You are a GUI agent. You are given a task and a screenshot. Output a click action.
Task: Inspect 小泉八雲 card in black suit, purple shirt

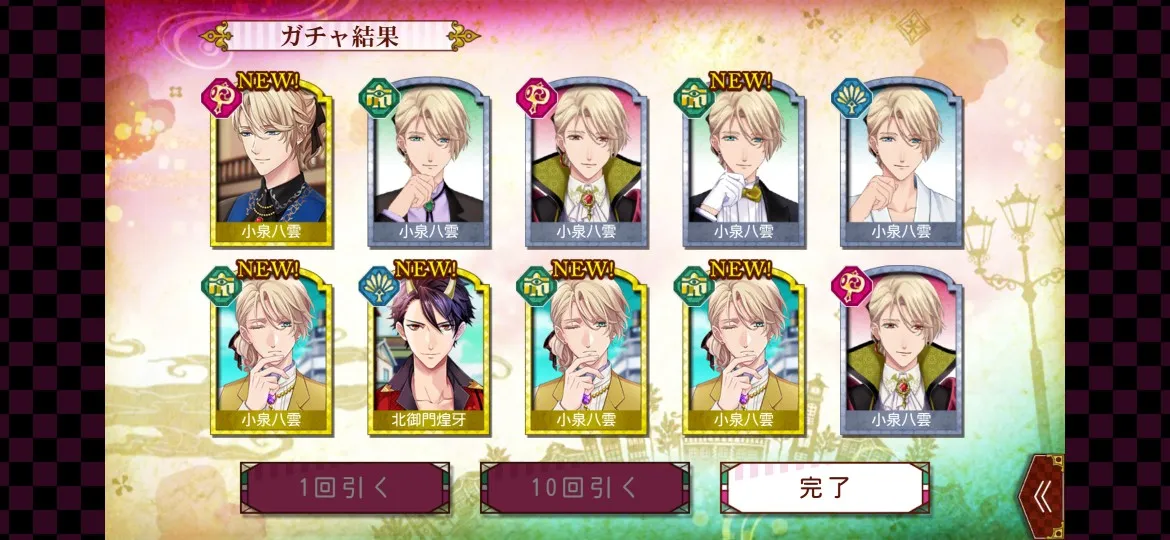pyautogui.click(x=429, y=162)
